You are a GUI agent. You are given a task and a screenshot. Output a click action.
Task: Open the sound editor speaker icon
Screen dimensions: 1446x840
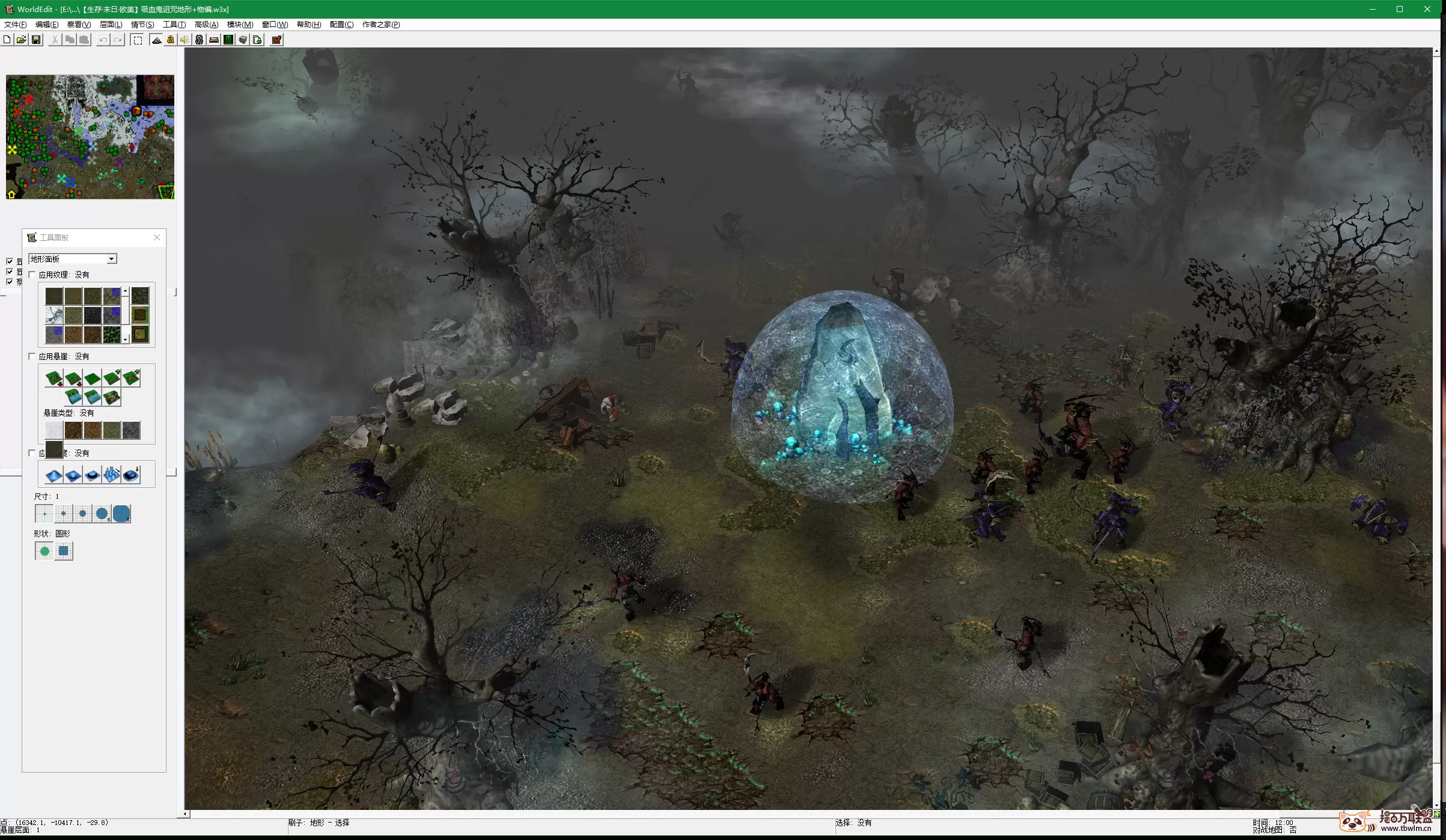click(x=185, y=40)
